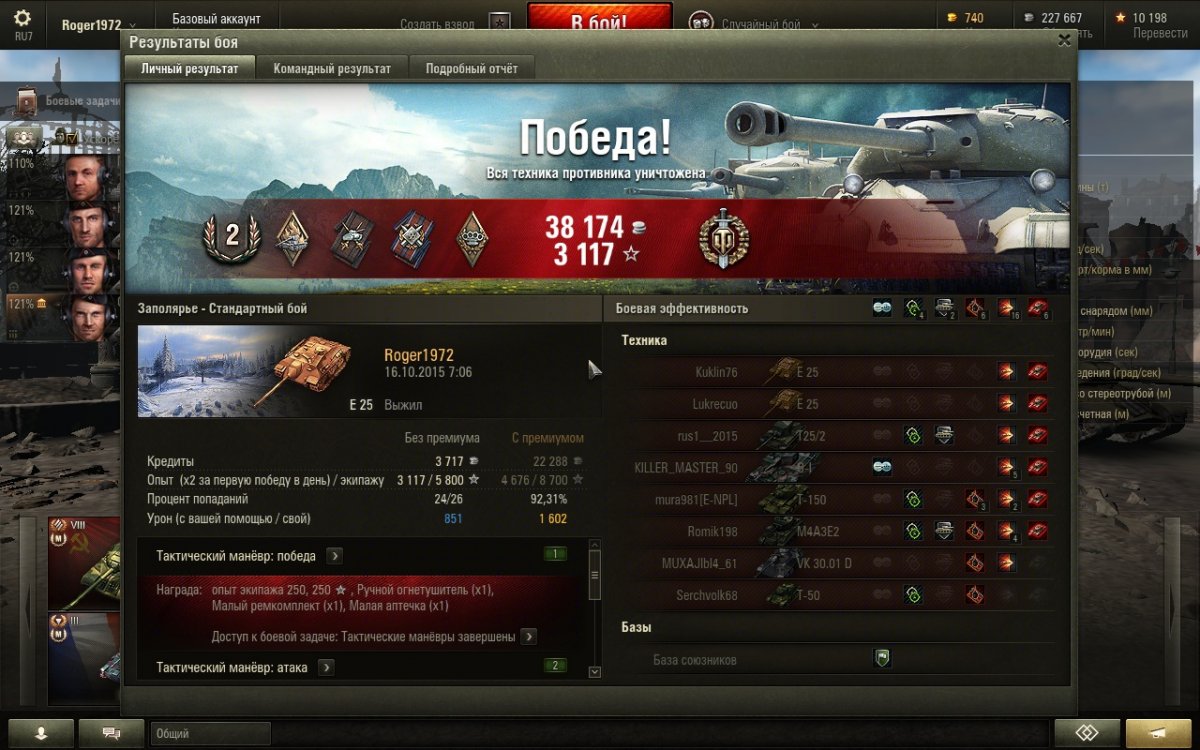Open the settings gear menu
Viewport: 1200px width, 750px height.
(23, 19)
